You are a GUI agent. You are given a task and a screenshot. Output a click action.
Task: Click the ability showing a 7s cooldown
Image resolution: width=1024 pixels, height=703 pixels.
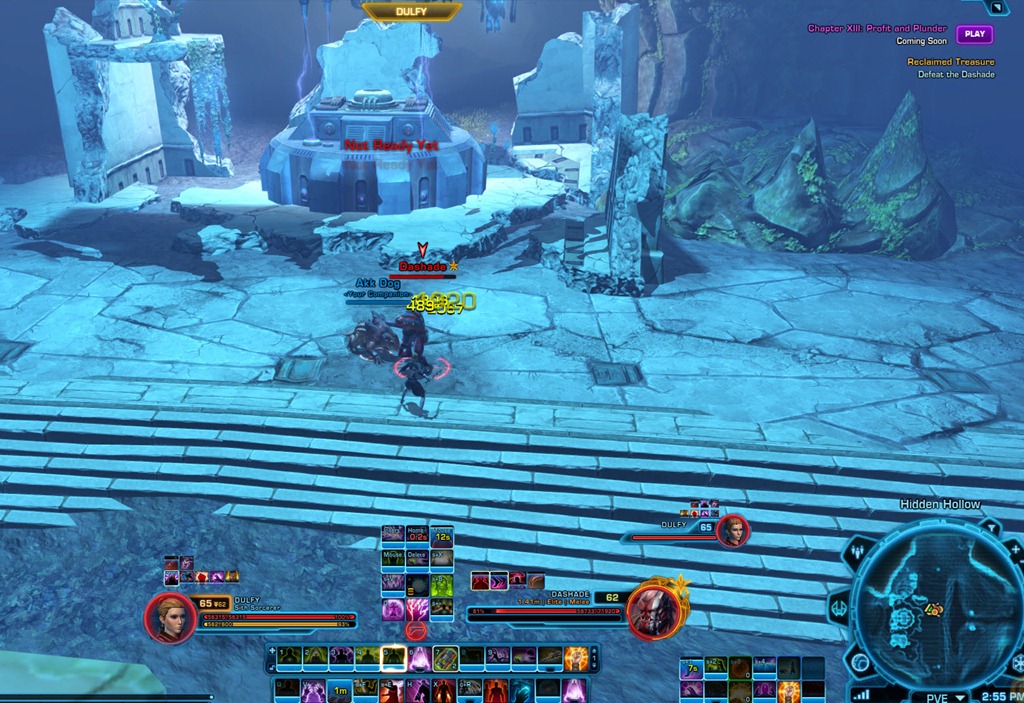tap(691, 668)
